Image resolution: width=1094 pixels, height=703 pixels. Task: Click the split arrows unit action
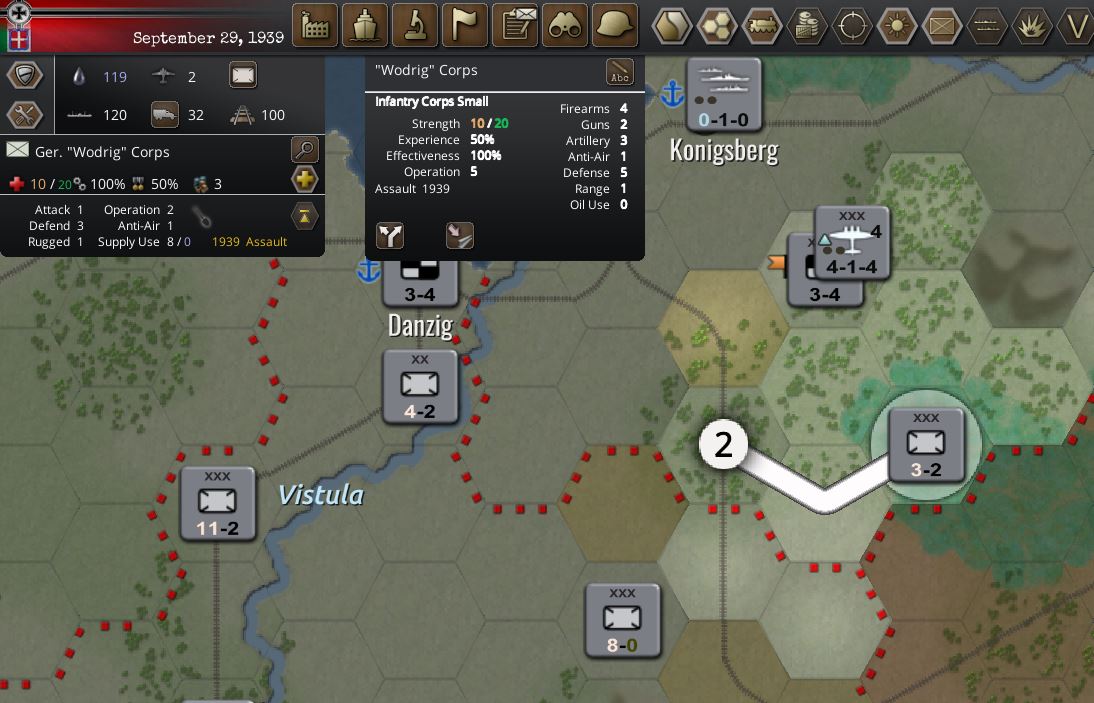click(390, 235)
